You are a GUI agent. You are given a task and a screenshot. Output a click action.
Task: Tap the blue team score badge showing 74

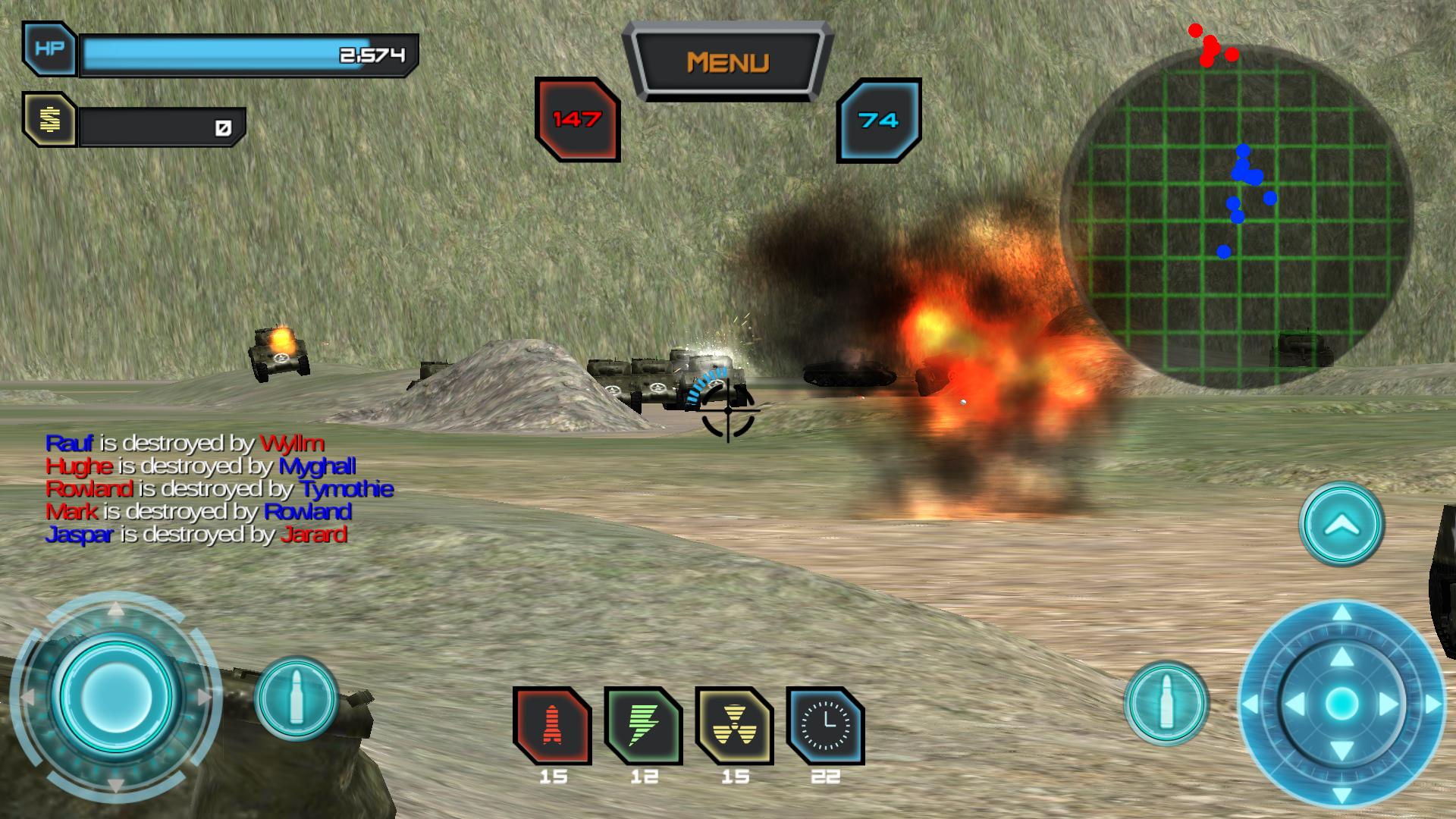879,118
